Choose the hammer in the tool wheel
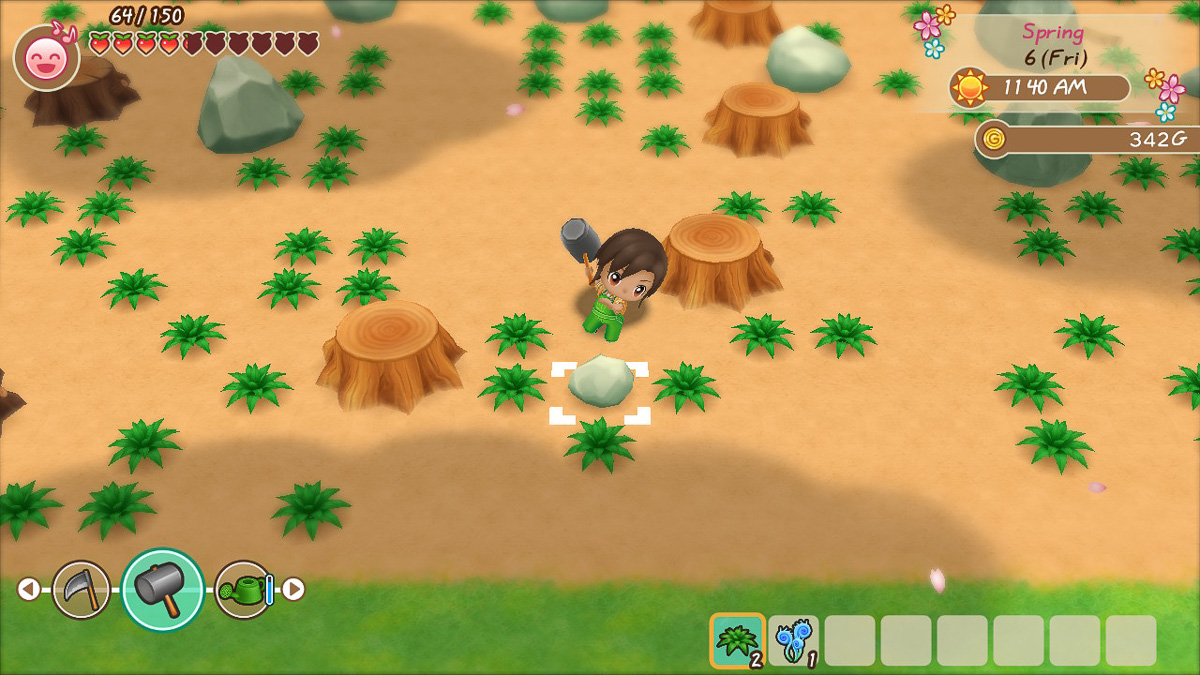This screenshot has height=675, width=1200. coord(162,589)
